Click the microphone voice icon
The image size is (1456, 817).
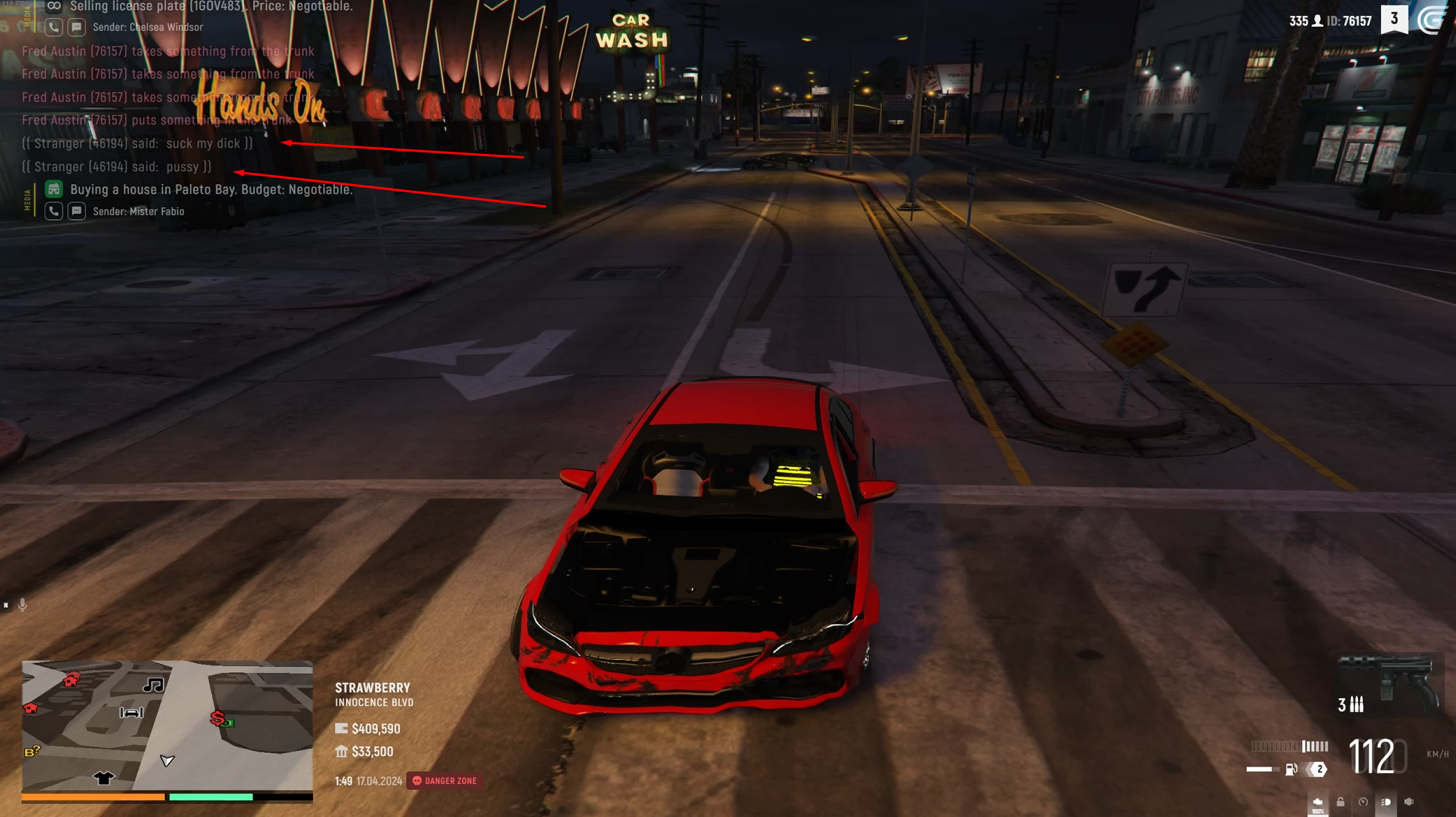pos(23,605)
